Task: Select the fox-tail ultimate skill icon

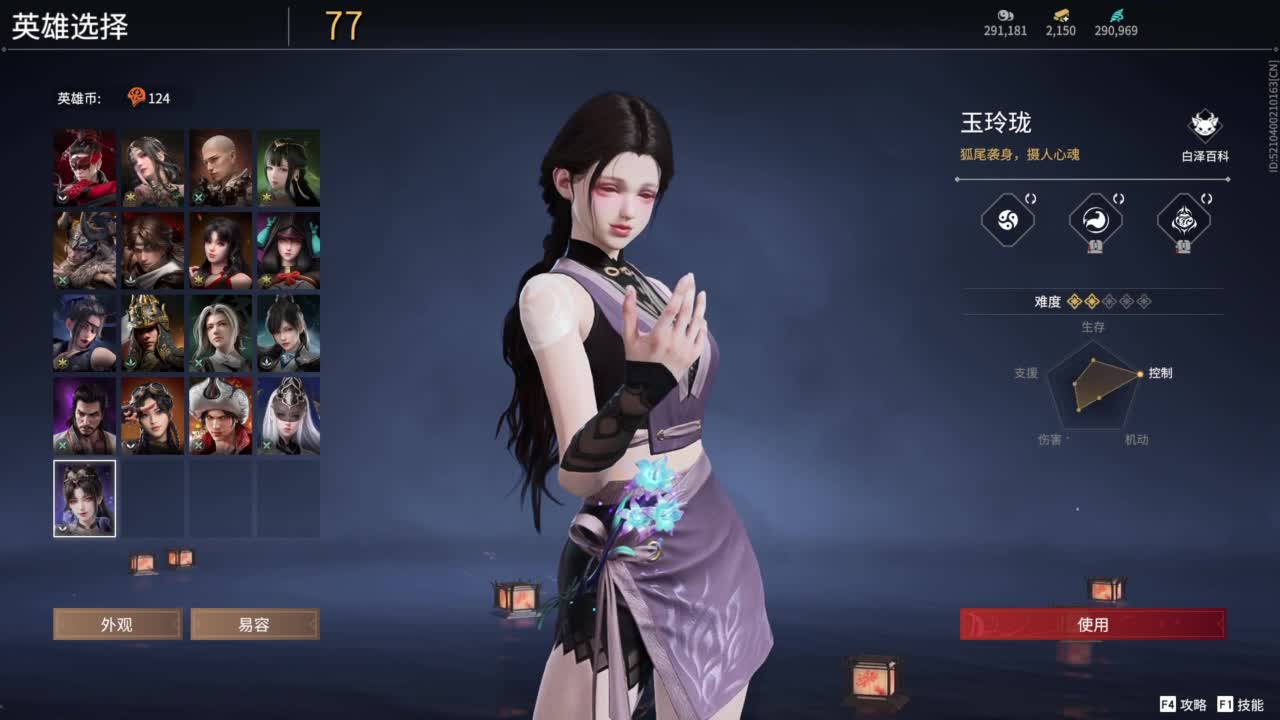Action: point(1095,222)
